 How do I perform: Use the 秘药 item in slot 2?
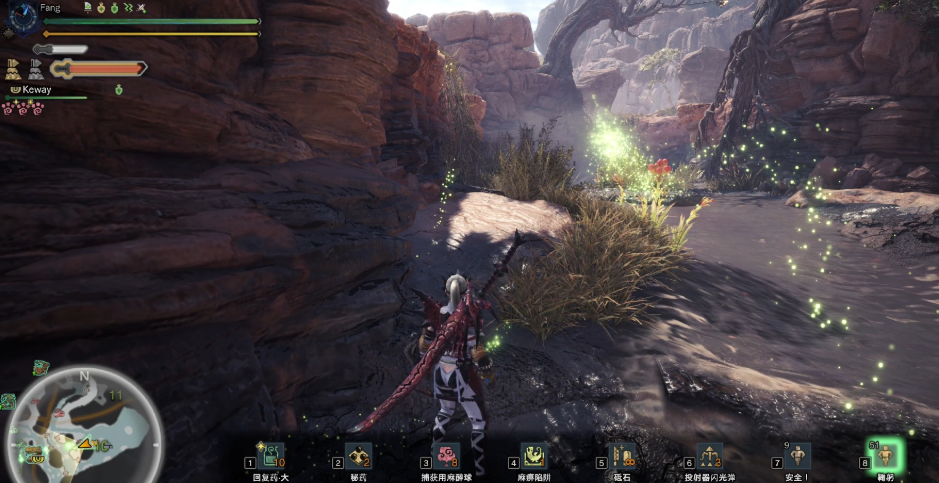click(x=358, y=456)
